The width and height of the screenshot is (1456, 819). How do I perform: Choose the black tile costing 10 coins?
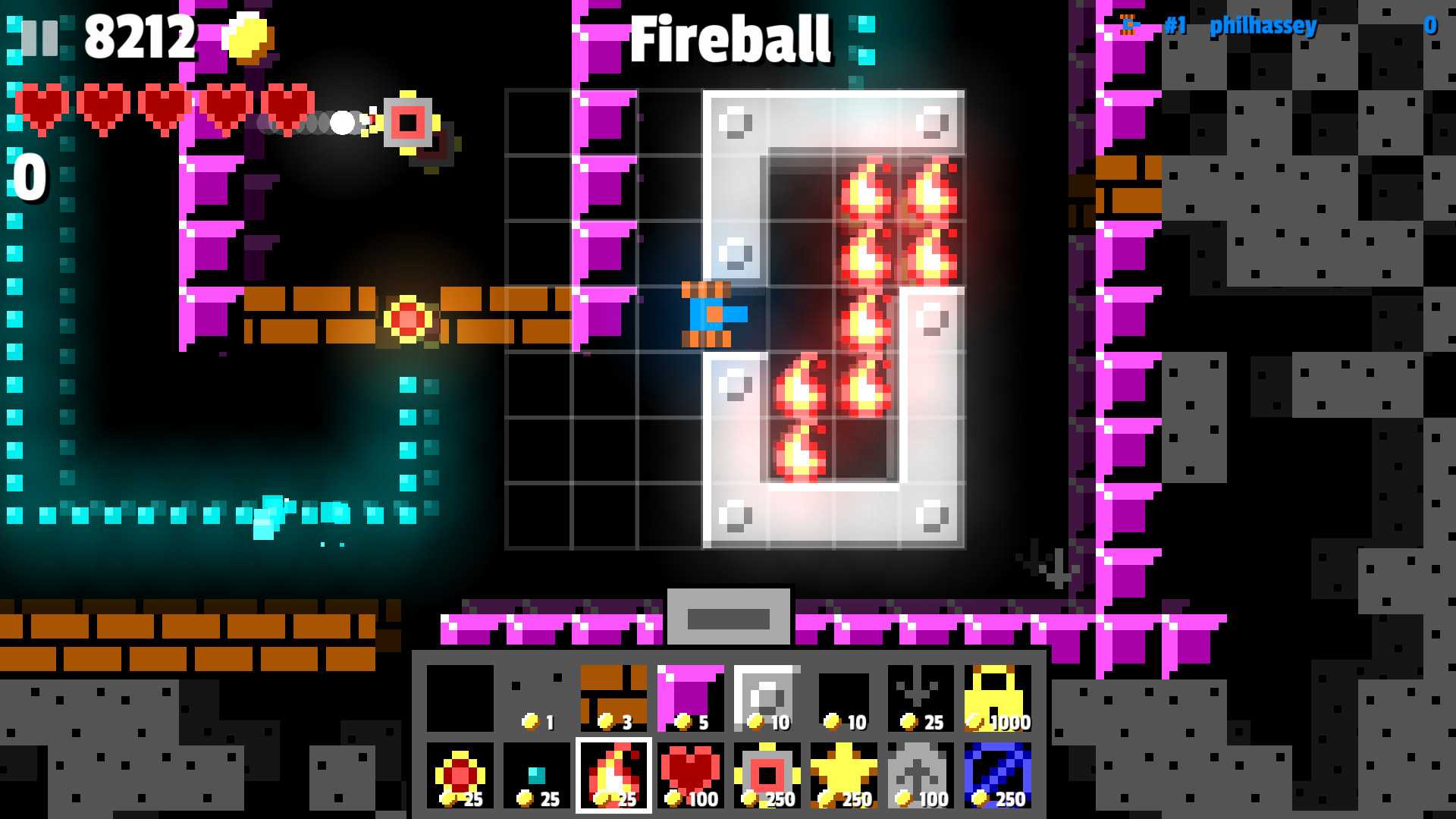tap(843, 698)
